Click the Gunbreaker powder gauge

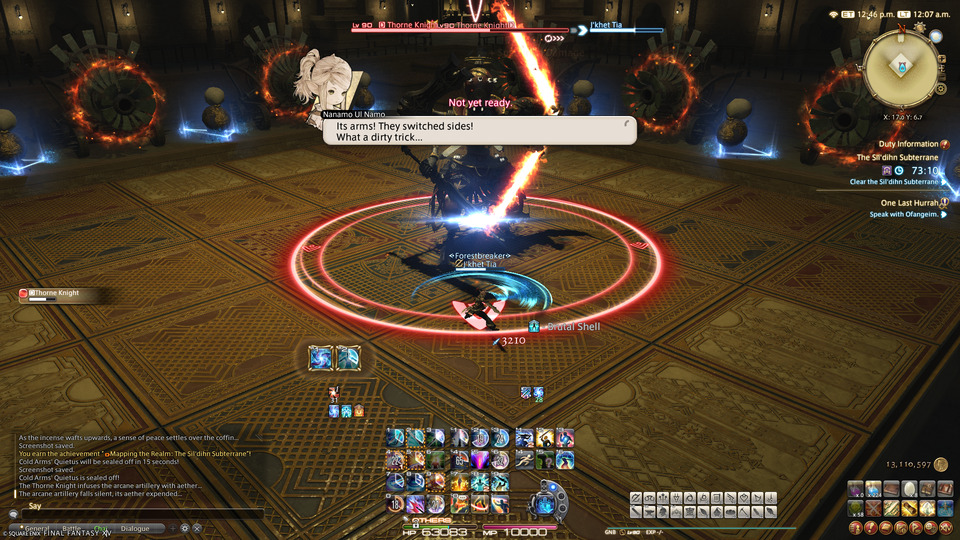[548, 500]
